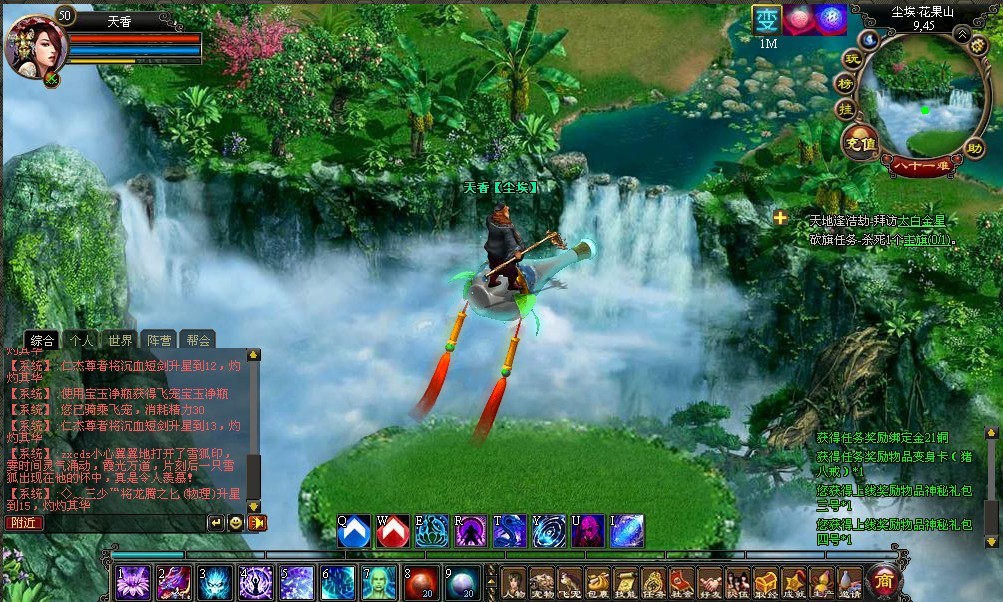
Task: Open the 任务 quest log
Action: (654, 582)
